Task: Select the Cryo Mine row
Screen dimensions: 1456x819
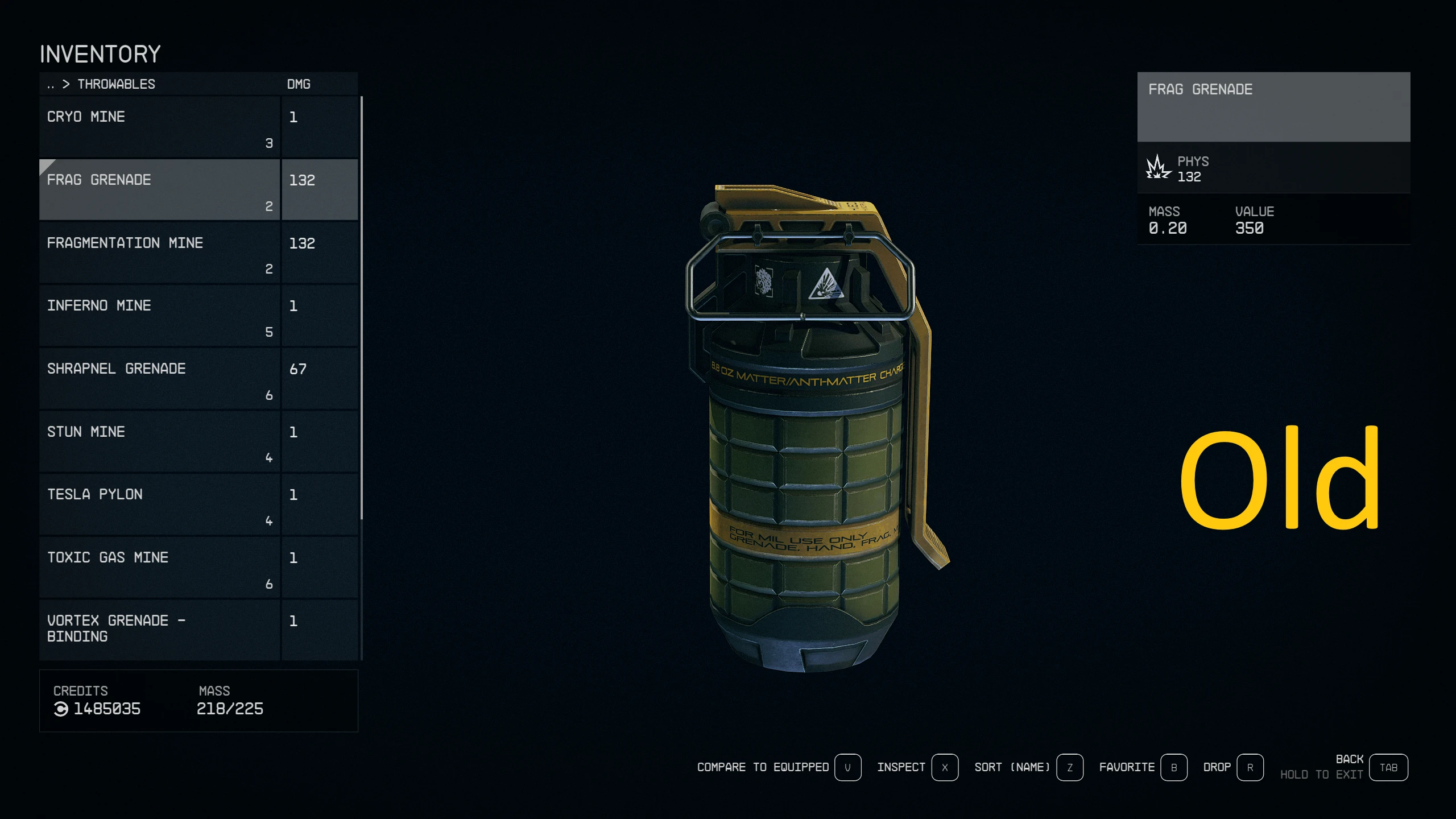Action: point(159,126)
